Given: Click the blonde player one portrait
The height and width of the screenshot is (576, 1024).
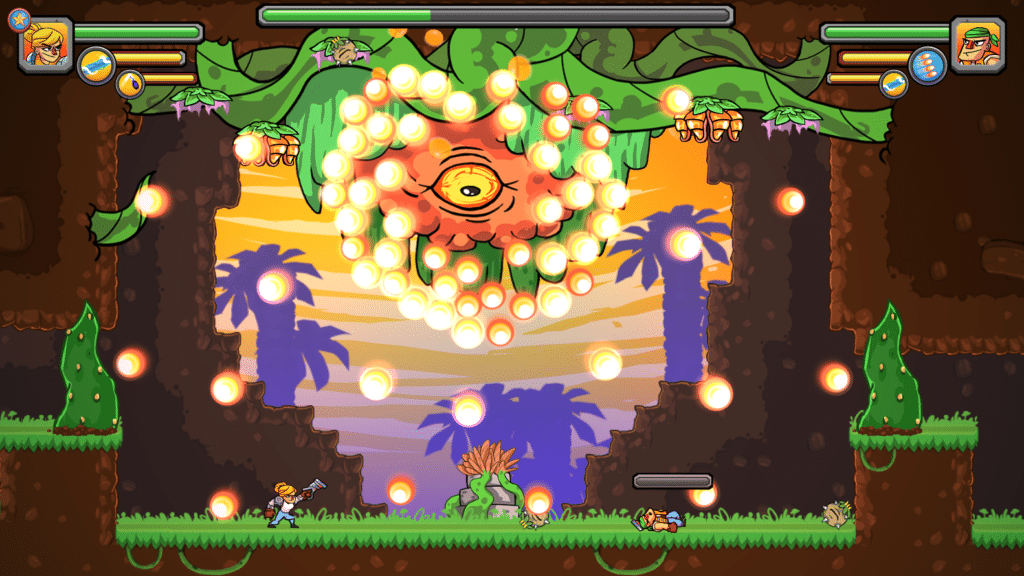Looking at the screenshot, I should pyautogui.click(x=46, y=44).
